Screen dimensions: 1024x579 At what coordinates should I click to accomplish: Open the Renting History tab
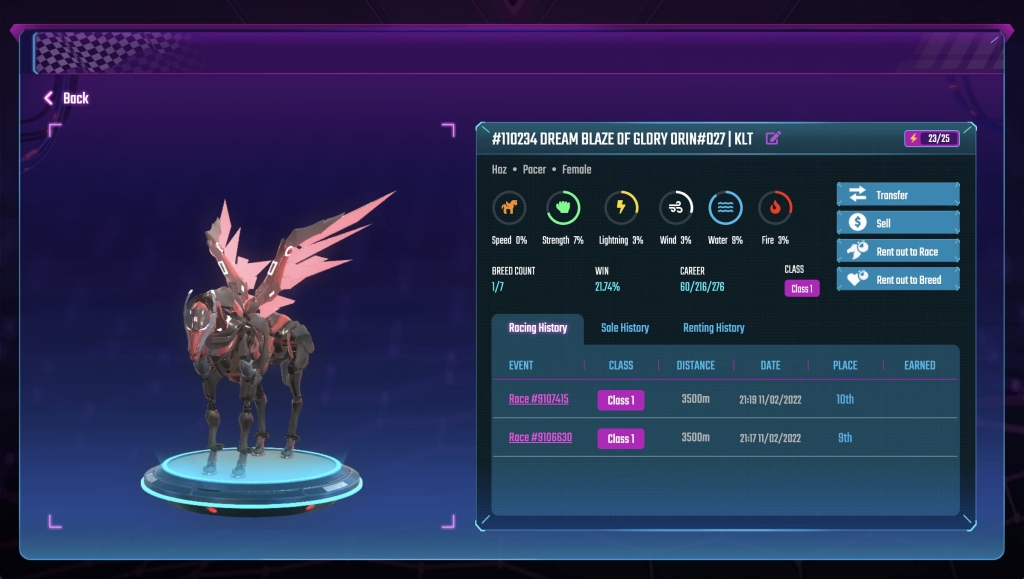click(x=713, y=328)
